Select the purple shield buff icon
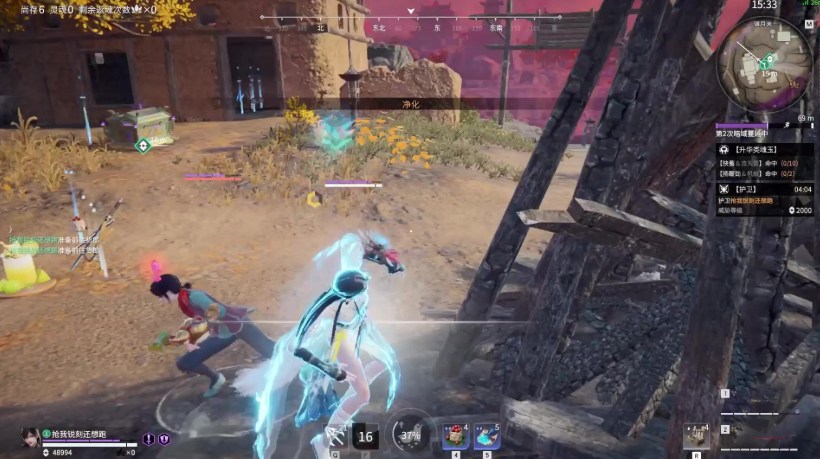Screen dimensions: 820x459 [x=164, y=438]
